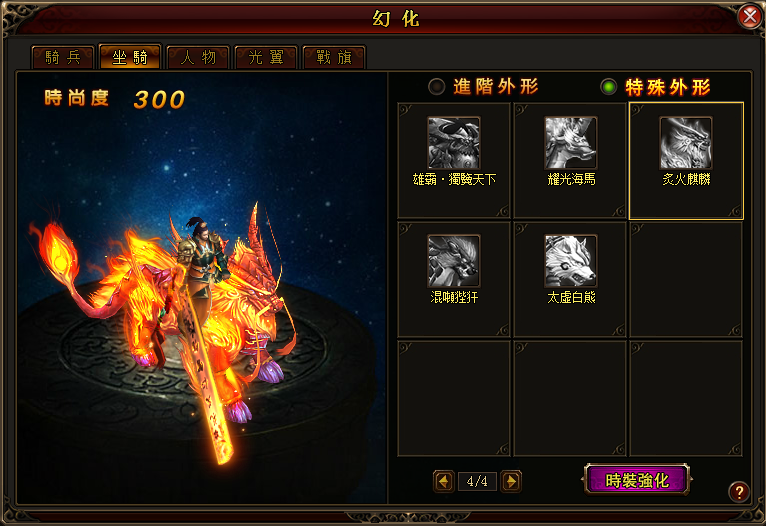Select the 坐騎 tab
The image size is (766, 526).
click(130, 57)
